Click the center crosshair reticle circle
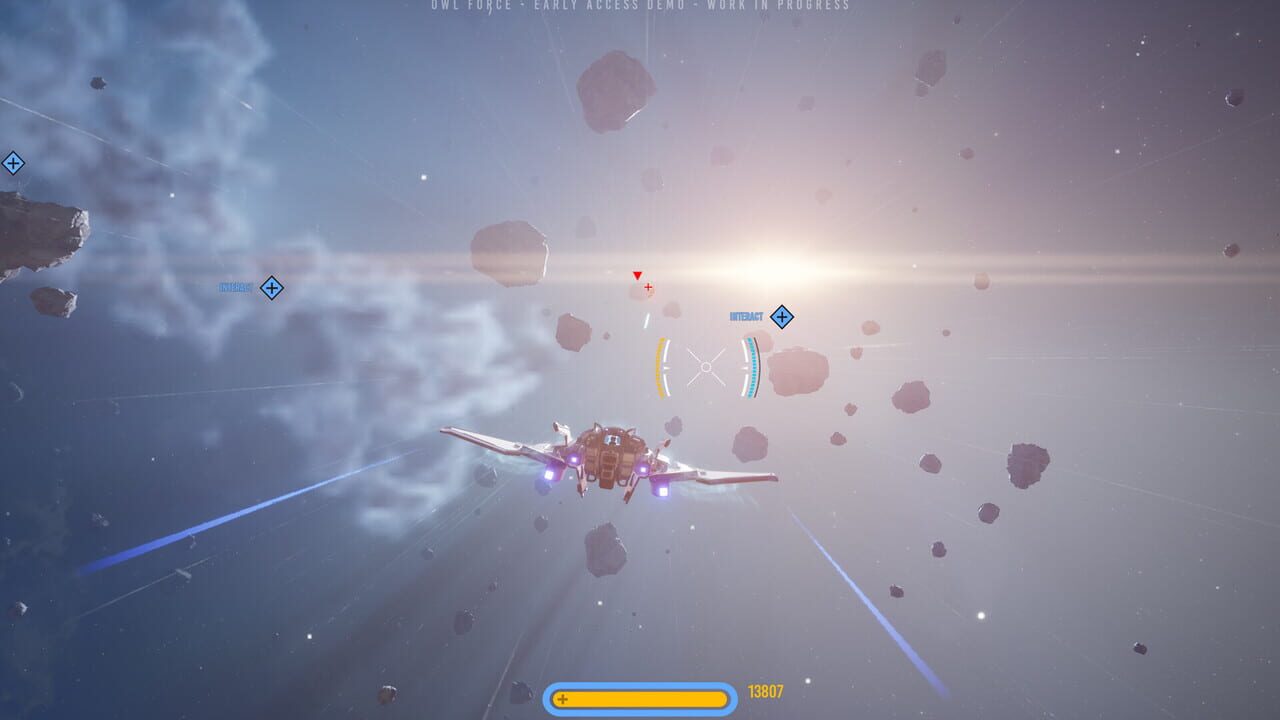 tap(706, 366)
